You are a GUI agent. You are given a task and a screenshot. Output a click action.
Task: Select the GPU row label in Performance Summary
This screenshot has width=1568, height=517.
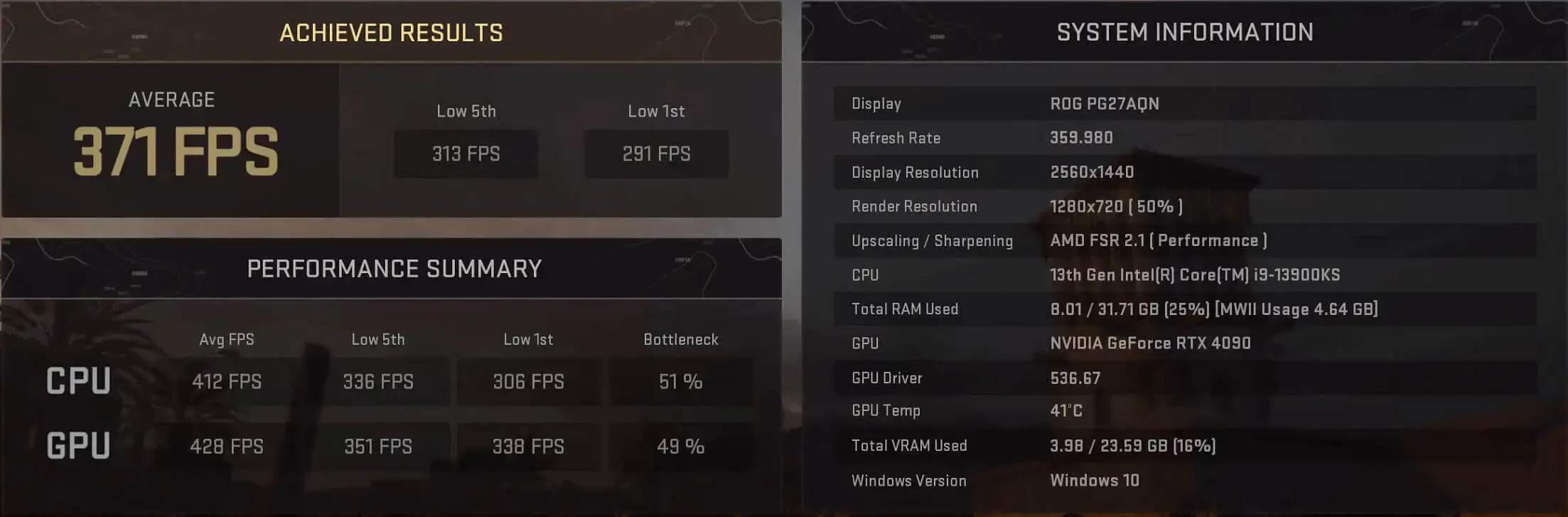pos(78,447)
